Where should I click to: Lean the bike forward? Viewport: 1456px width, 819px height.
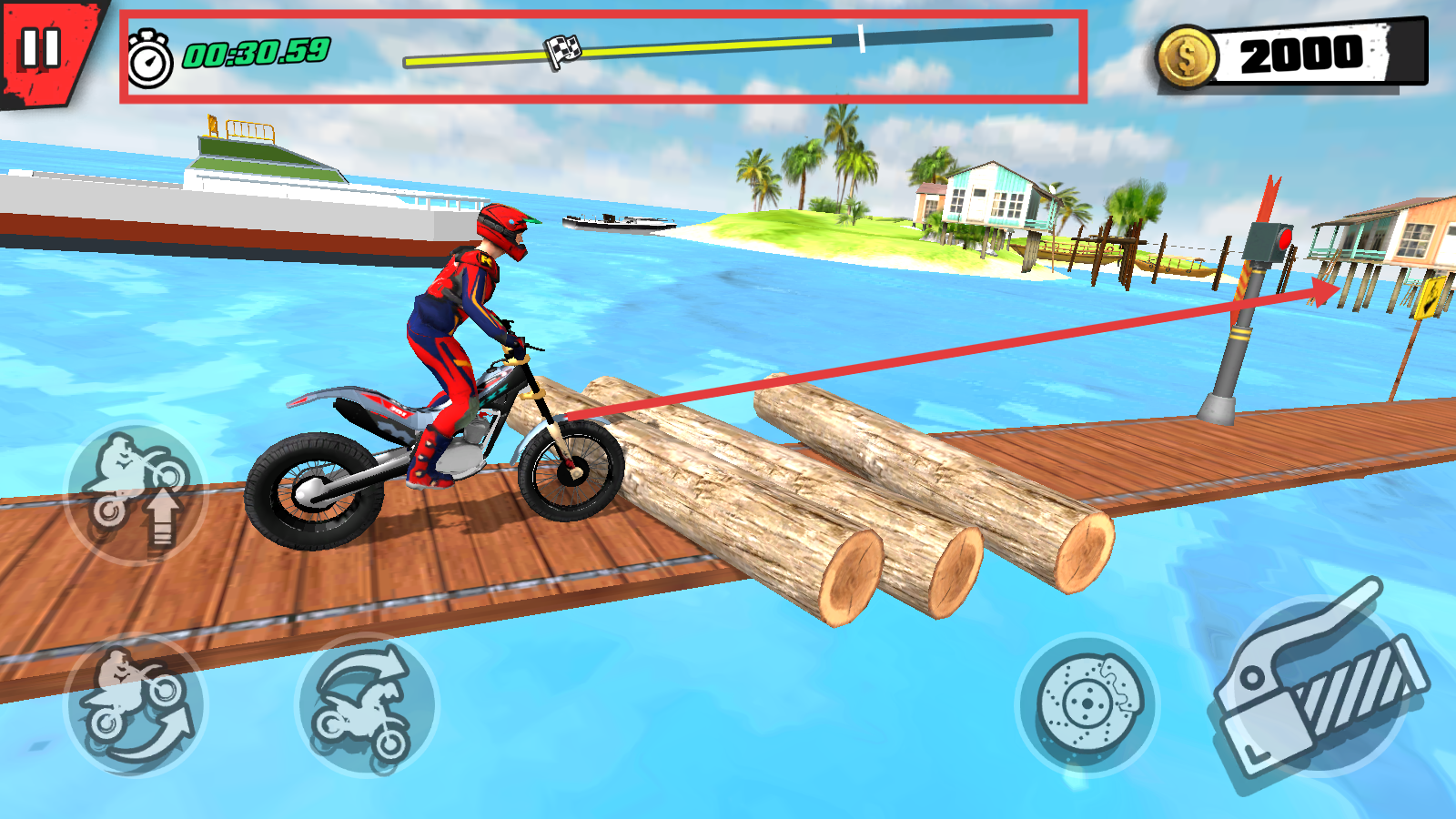pos(367,705)
